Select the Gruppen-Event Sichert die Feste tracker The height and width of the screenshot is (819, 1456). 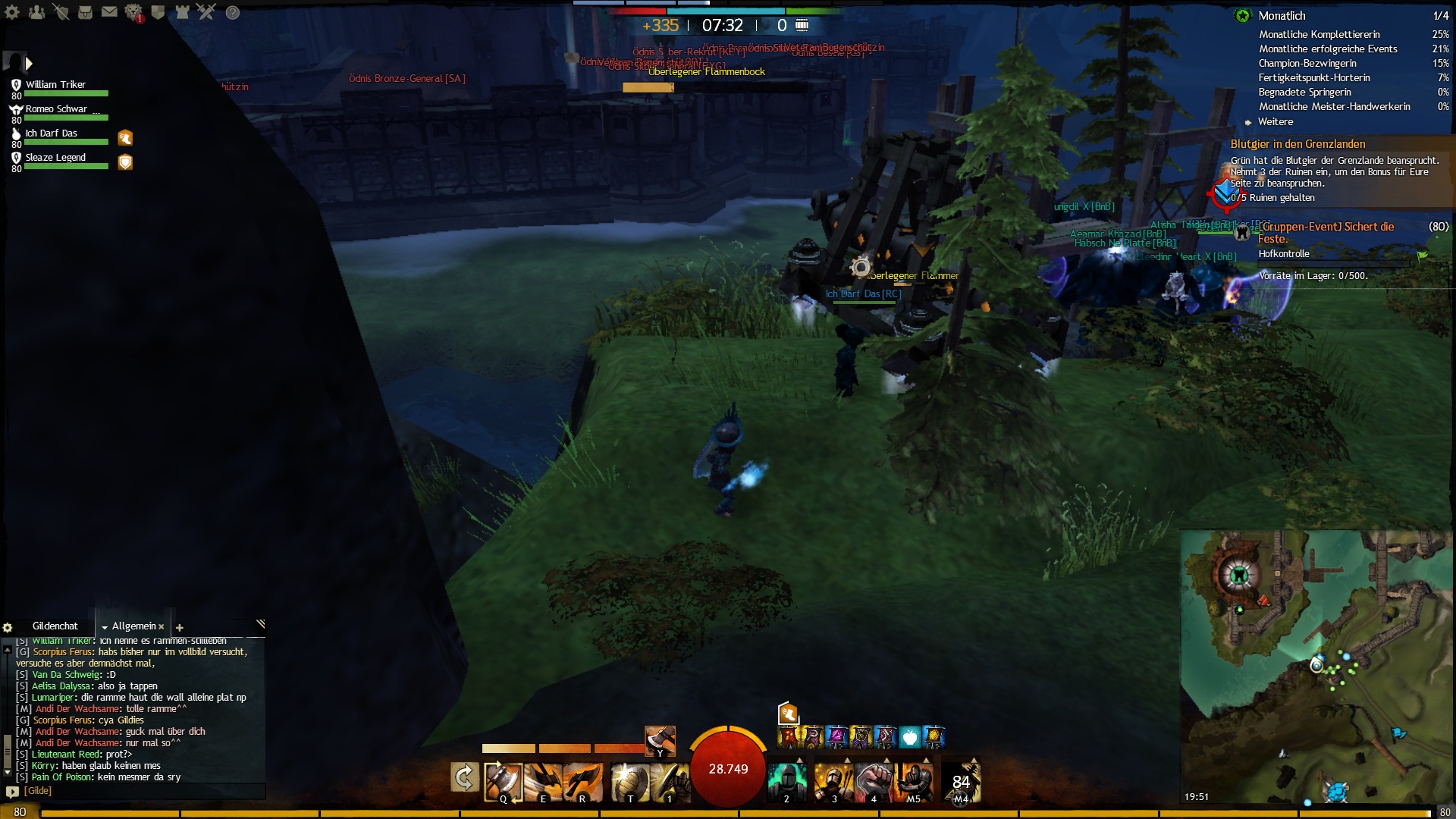click(x=1326, y=232)
